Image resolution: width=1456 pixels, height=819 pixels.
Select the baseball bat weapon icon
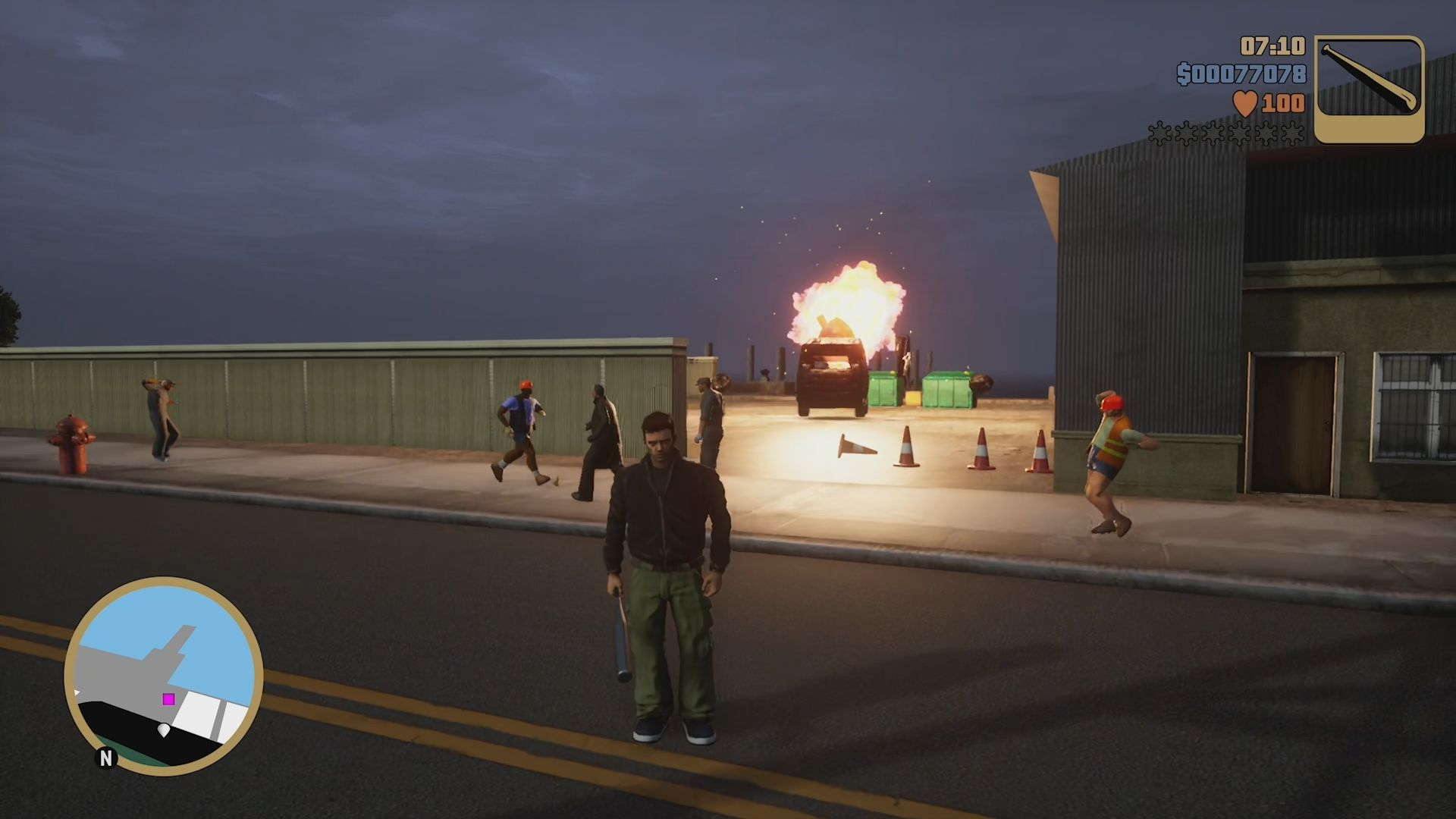point(1369,89)
